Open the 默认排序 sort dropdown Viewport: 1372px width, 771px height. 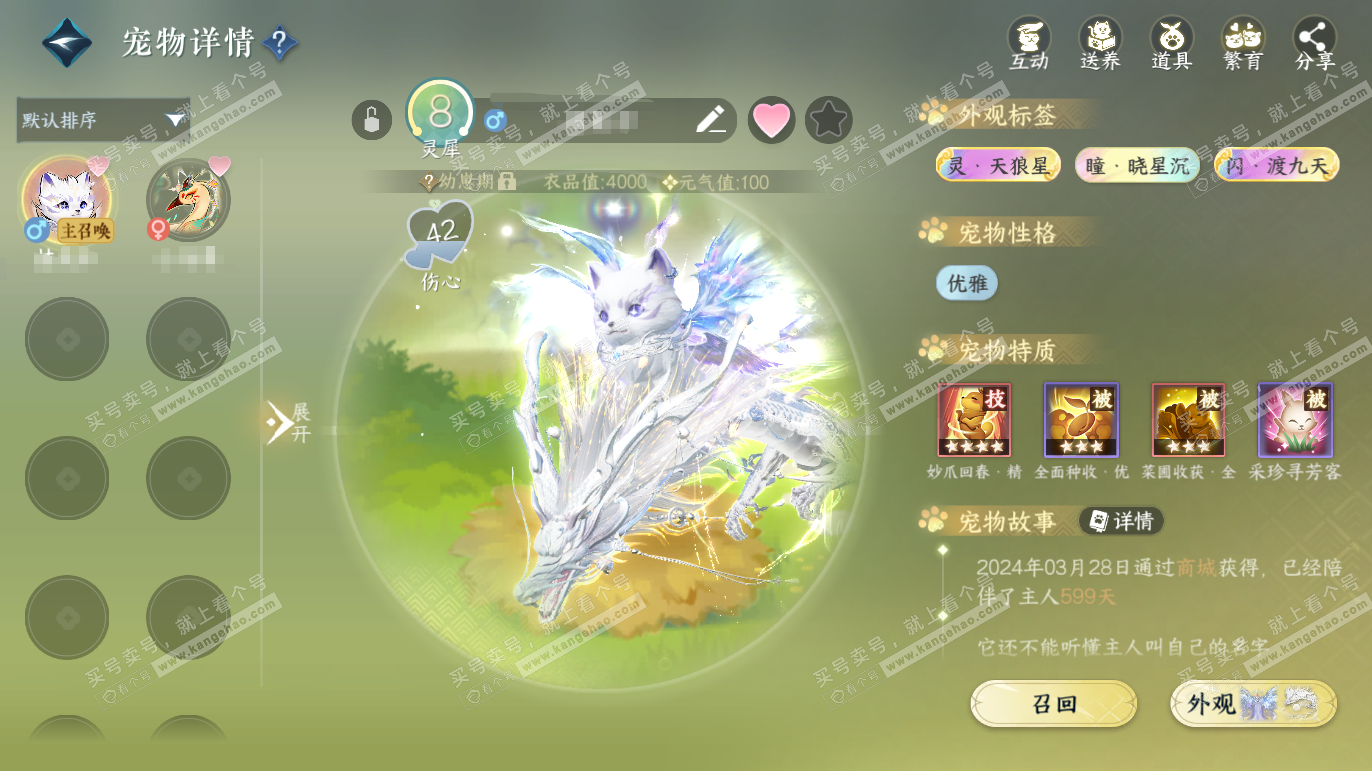tap(103, 120)
